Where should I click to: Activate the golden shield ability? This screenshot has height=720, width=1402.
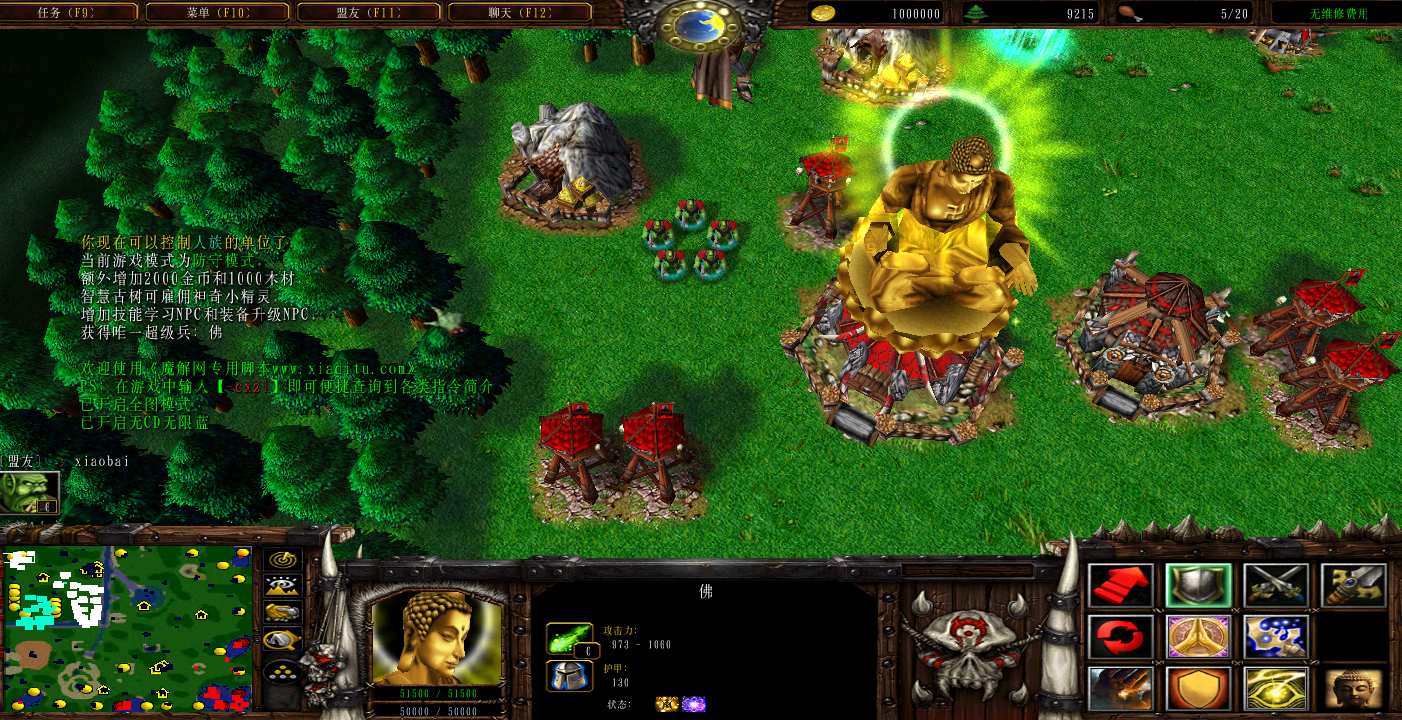click(x=1198, y=689)
